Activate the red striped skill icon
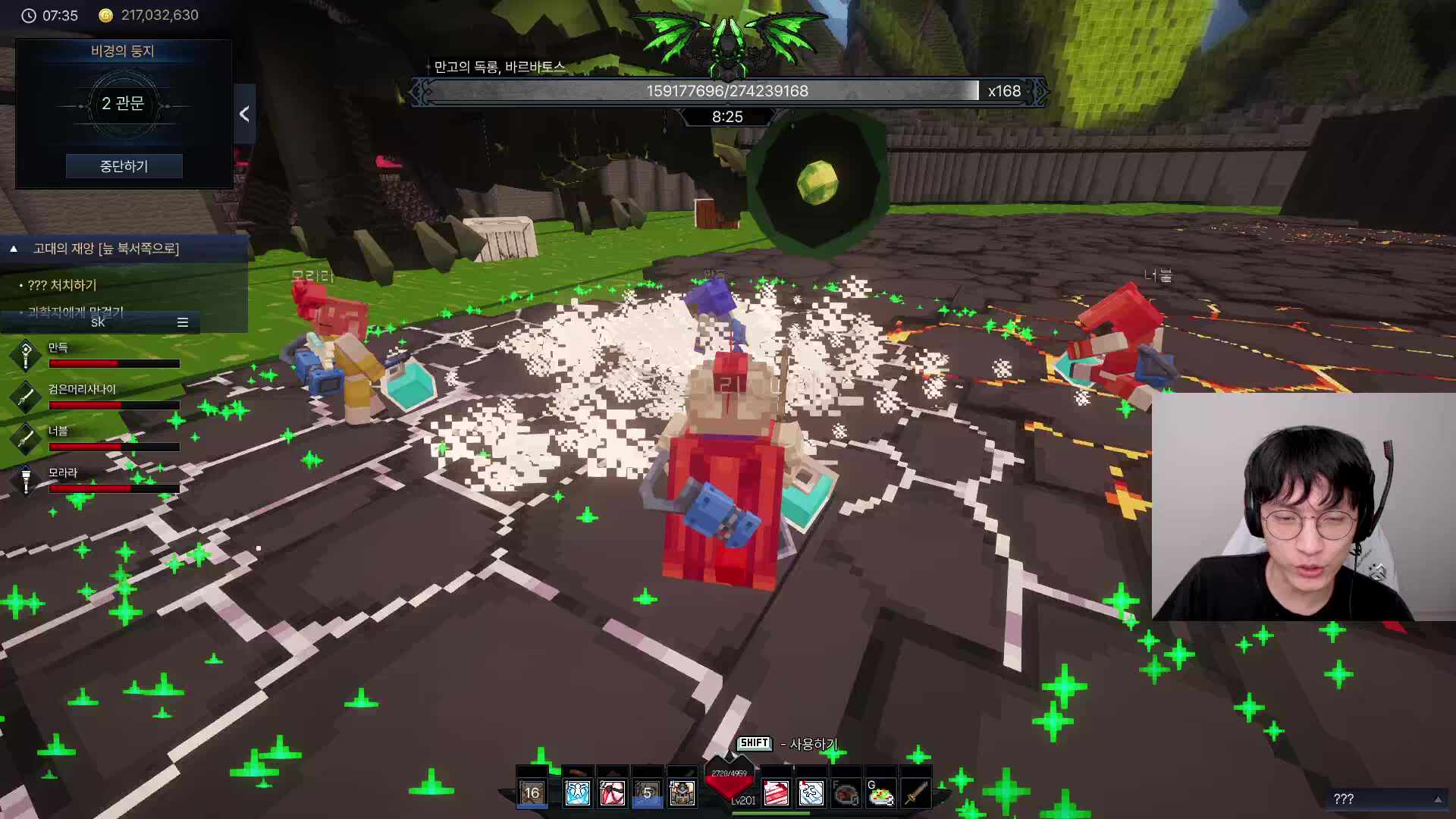Screen dimensions: 1456x819 776,793
